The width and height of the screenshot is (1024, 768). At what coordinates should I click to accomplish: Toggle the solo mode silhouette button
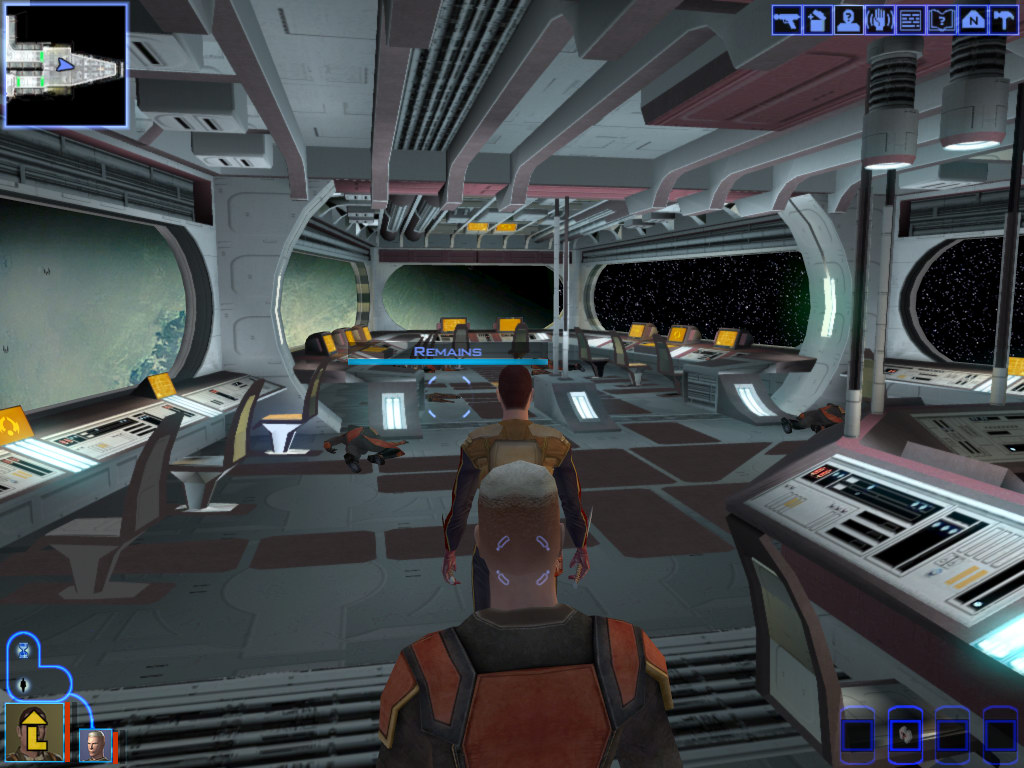pyautogui.click(x=23, y=686)
